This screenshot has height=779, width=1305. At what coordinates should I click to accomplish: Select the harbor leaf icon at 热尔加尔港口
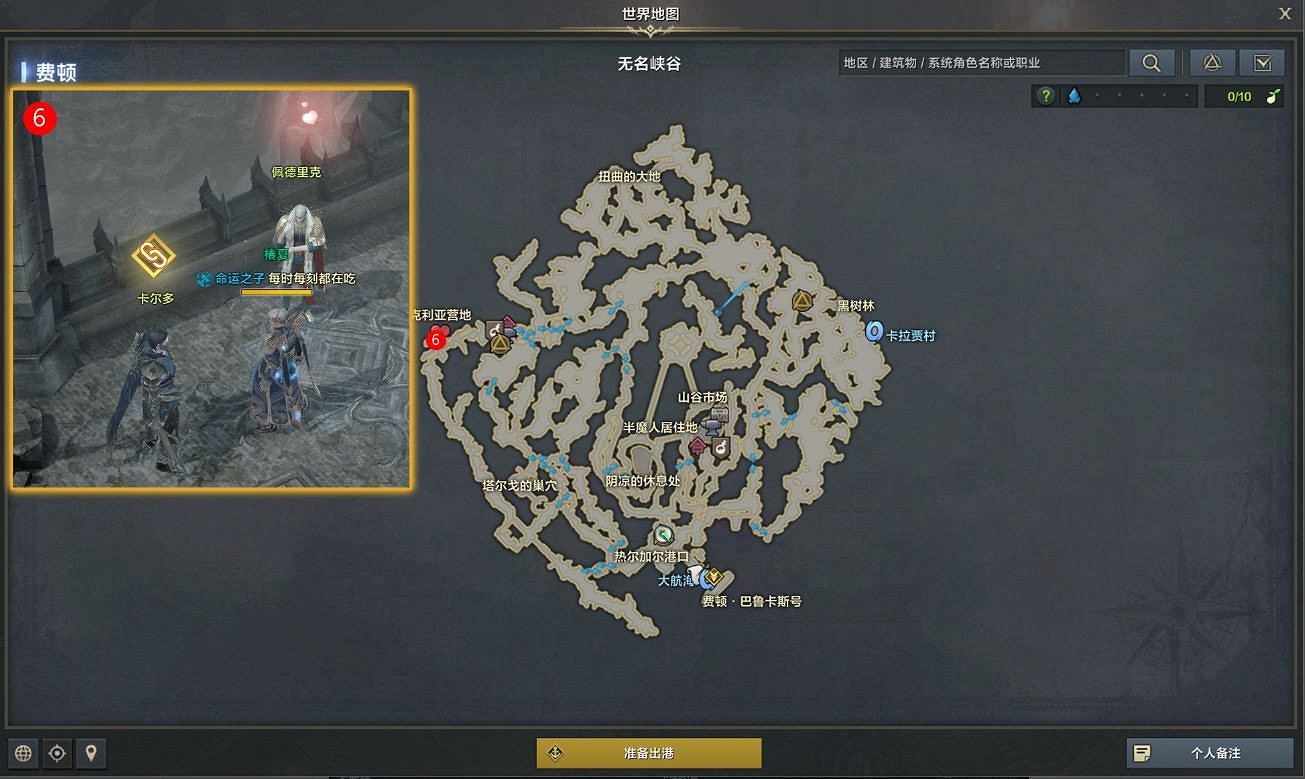coord(663,535)
